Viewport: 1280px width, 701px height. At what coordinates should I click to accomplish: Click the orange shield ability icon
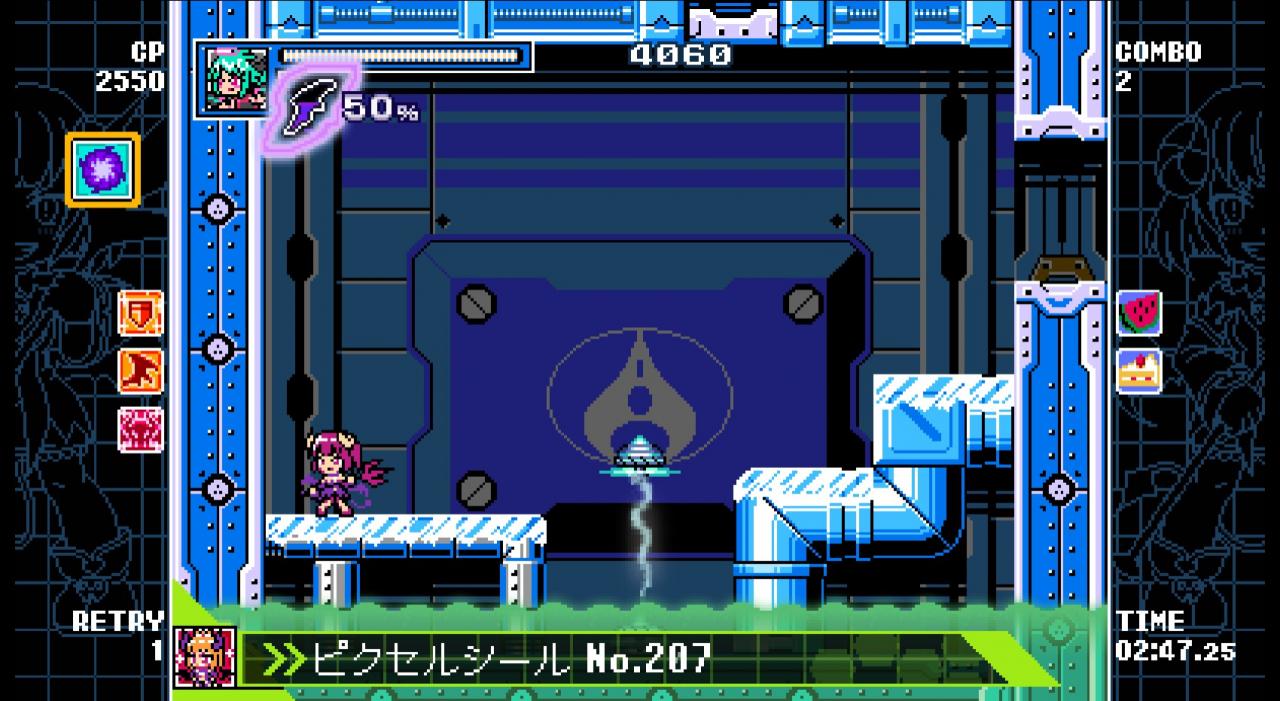pos(140,313)
